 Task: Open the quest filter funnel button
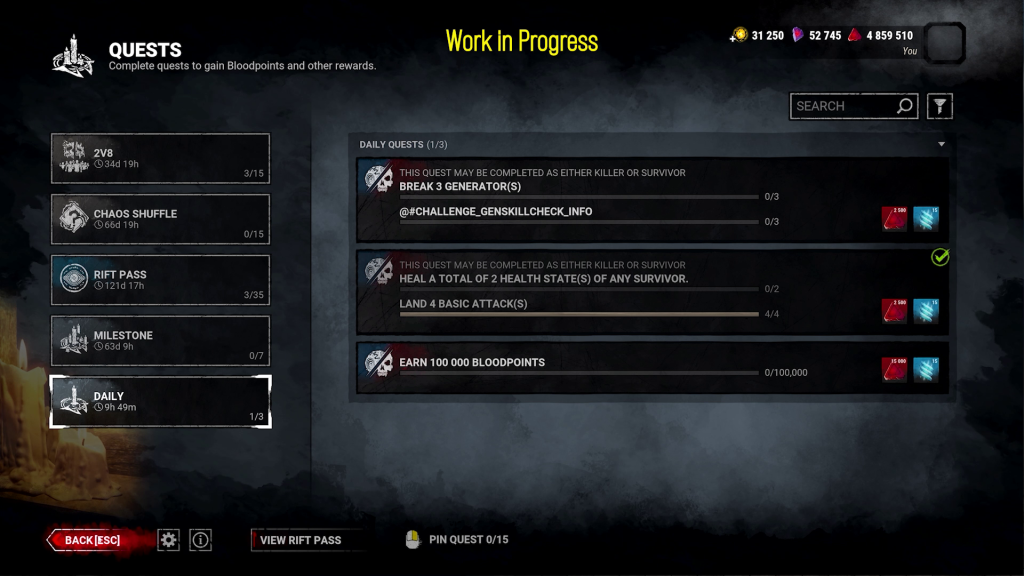[x=939, y=106]
